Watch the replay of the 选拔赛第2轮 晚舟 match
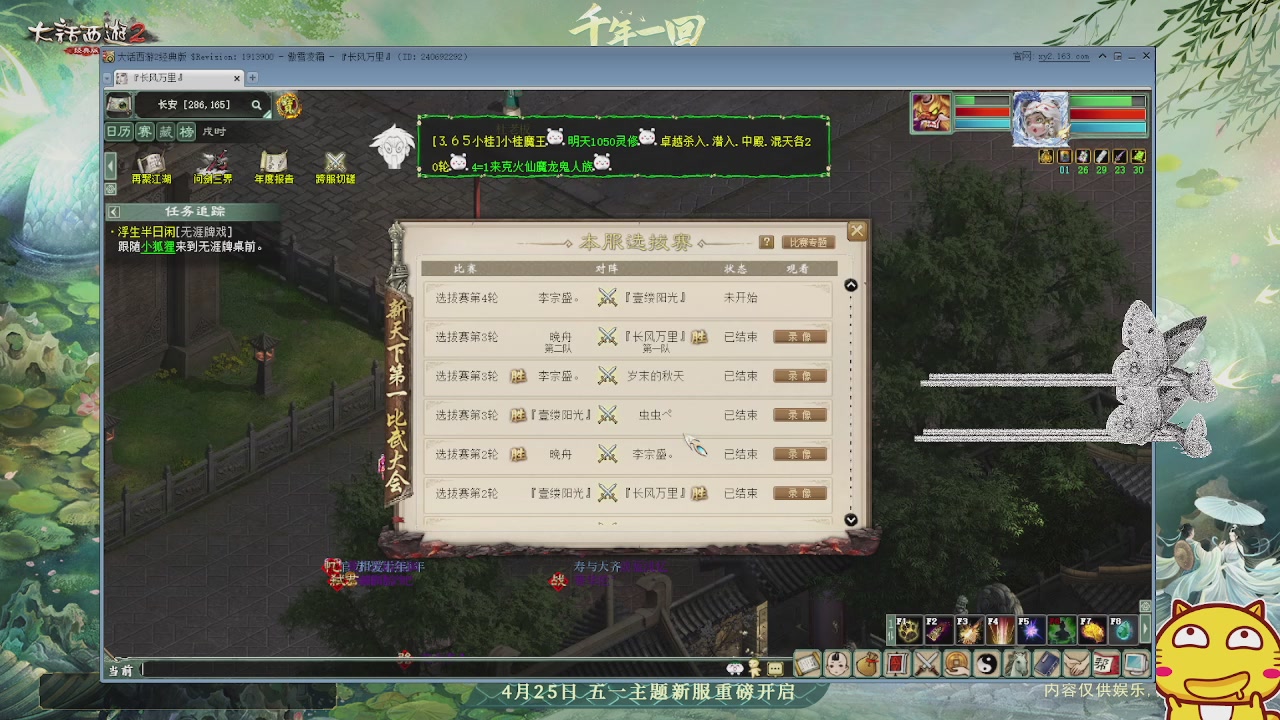This screenshot has height=720, width=1280. [x=799, y=454]
